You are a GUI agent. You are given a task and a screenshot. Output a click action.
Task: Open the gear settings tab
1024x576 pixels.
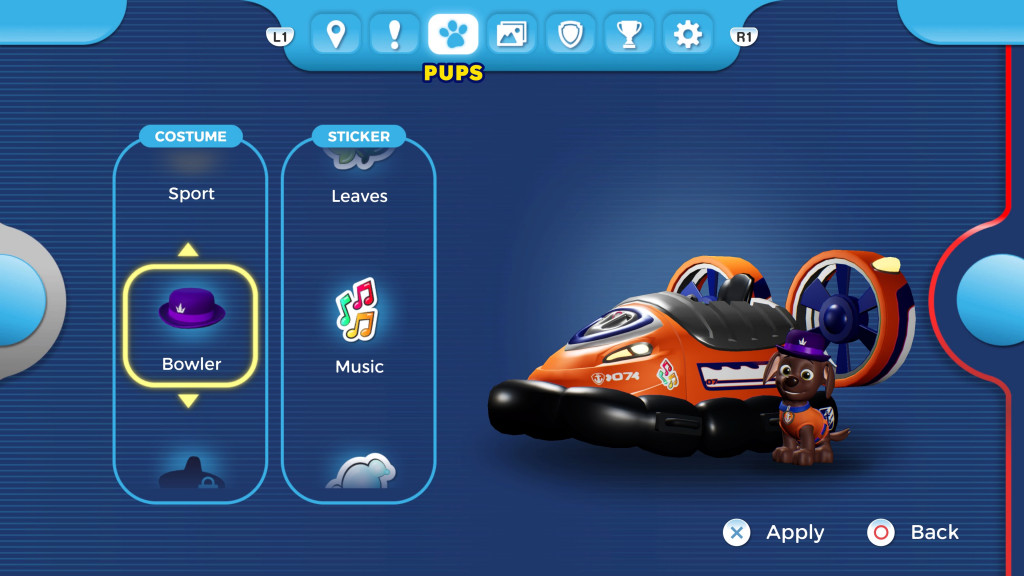687,34
